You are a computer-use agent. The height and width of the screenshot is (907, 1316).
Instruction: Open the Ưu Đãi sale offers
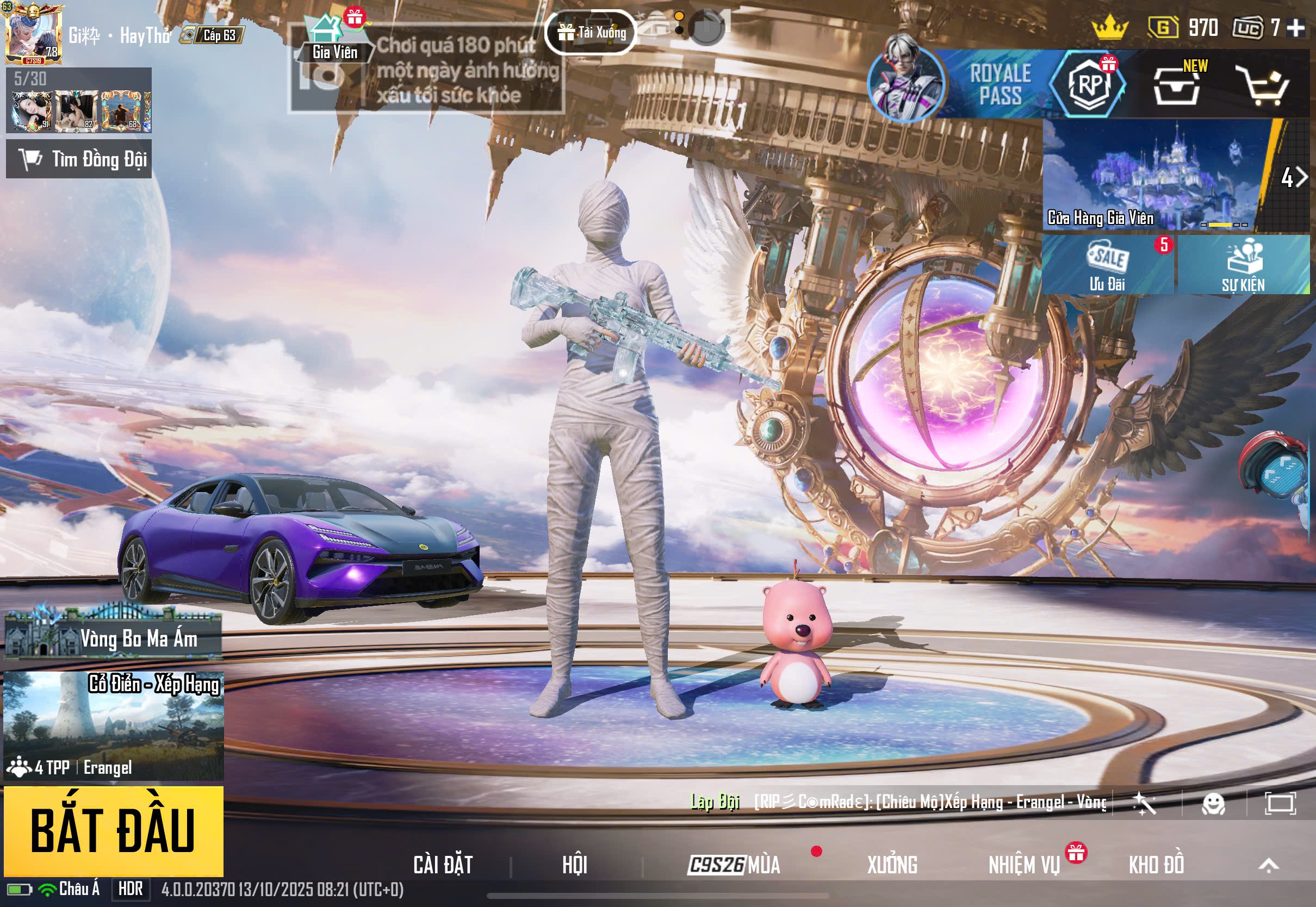1108,265
